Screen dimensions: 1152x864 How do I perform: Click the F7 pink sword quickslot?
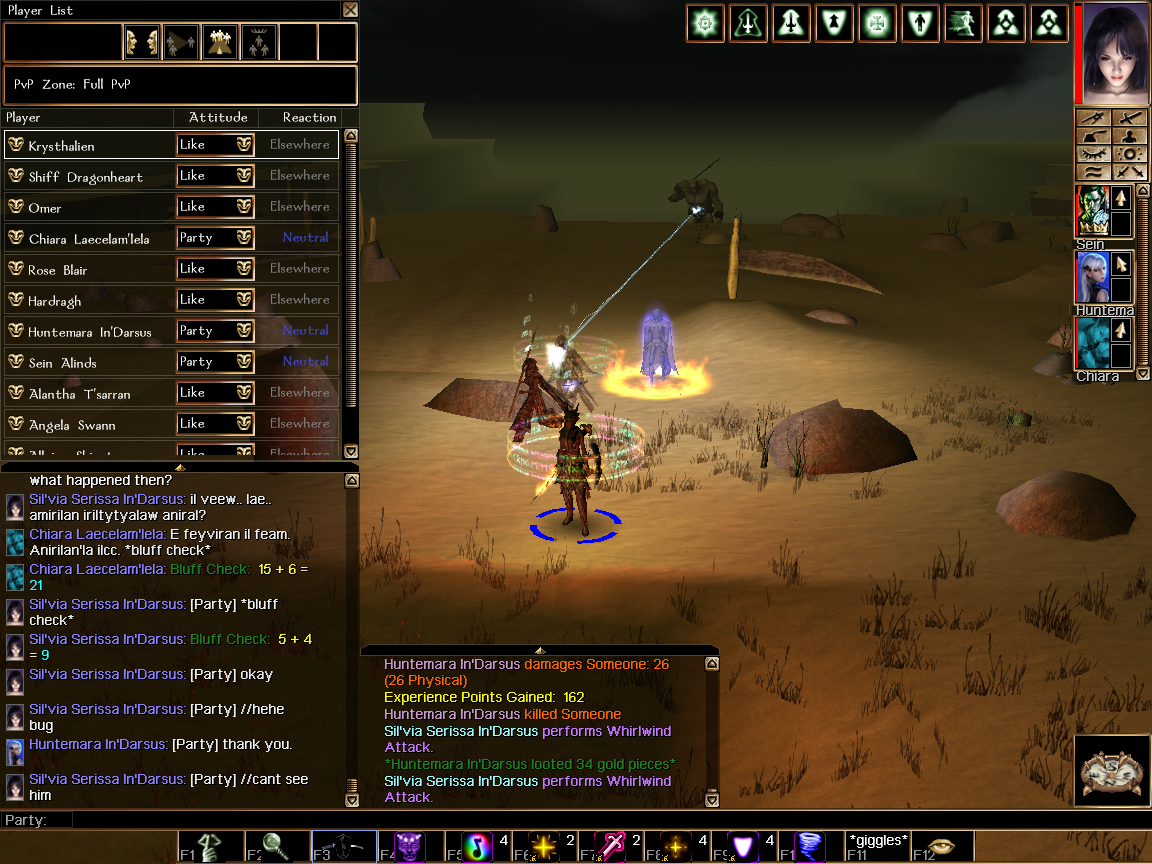pyautogui.click(x=610, y=846)
